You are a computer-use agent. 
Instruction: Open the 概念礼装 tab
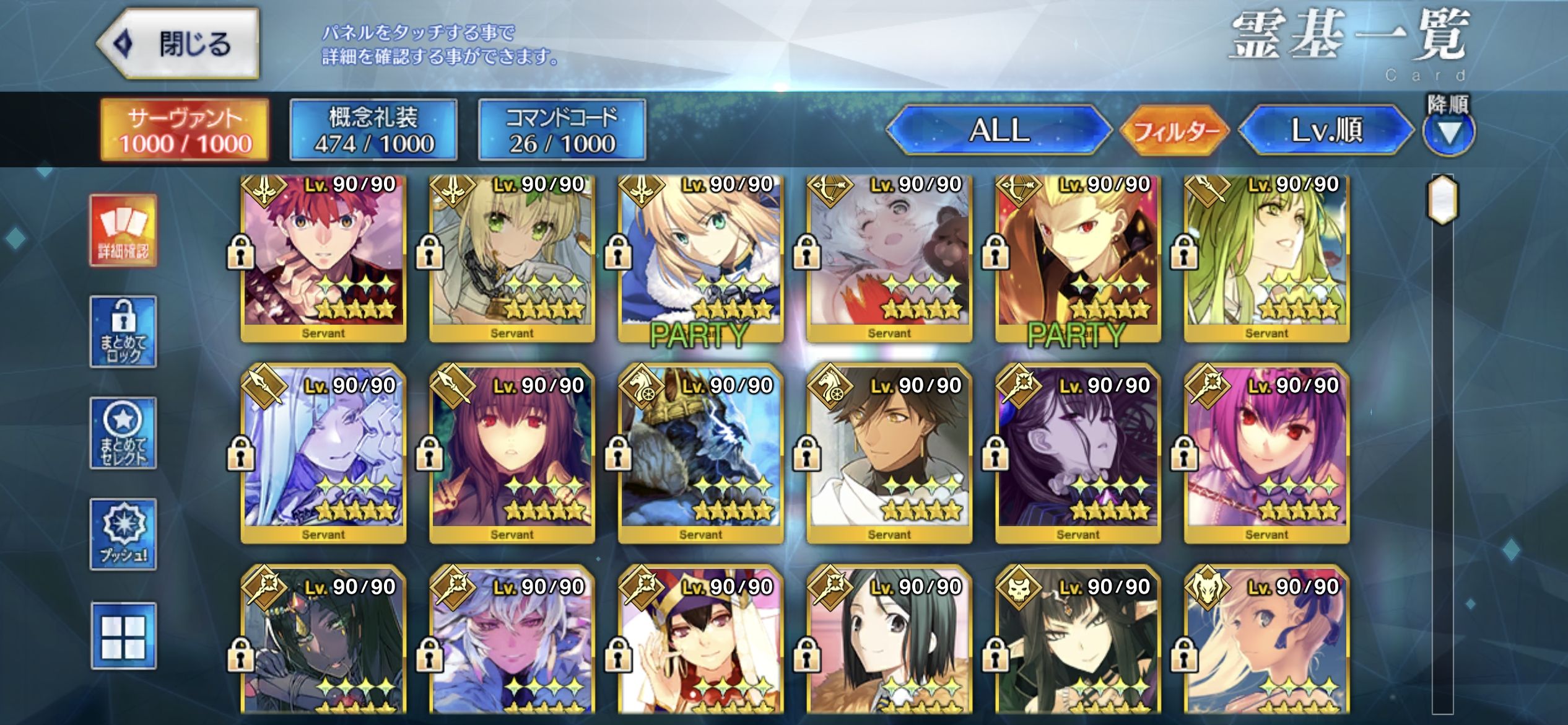pyautogui.click(x=373, y=130)
